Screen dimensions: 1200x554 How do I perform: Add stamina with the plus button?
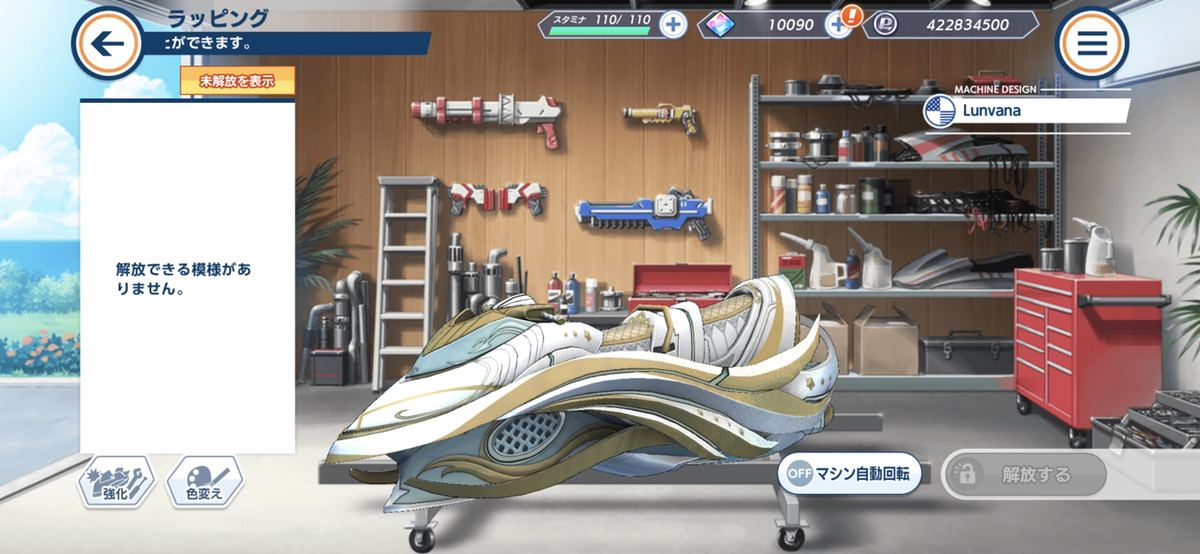tap(673, 25)
